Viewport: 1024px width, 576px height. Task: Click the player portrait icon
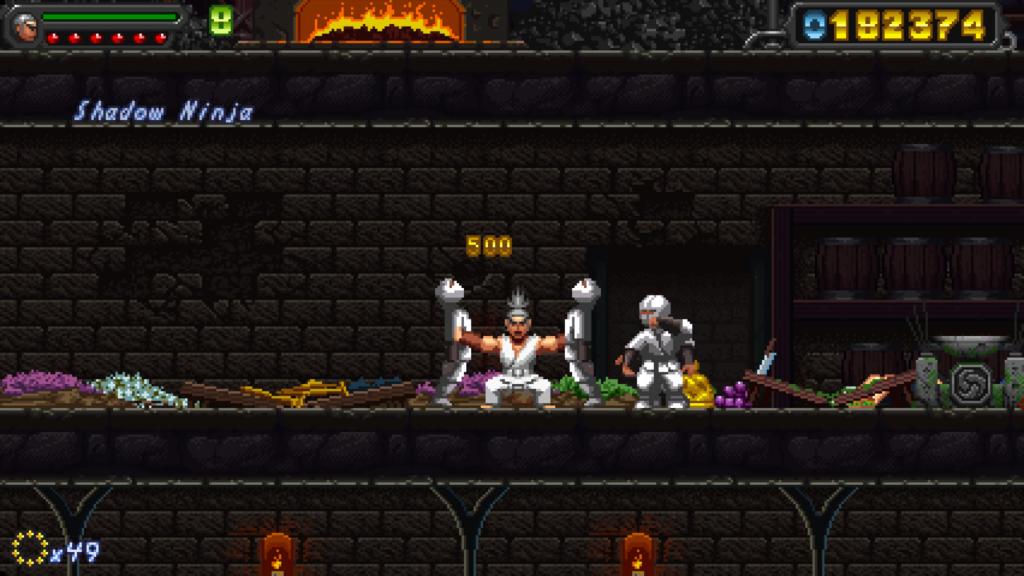[24, 26]
